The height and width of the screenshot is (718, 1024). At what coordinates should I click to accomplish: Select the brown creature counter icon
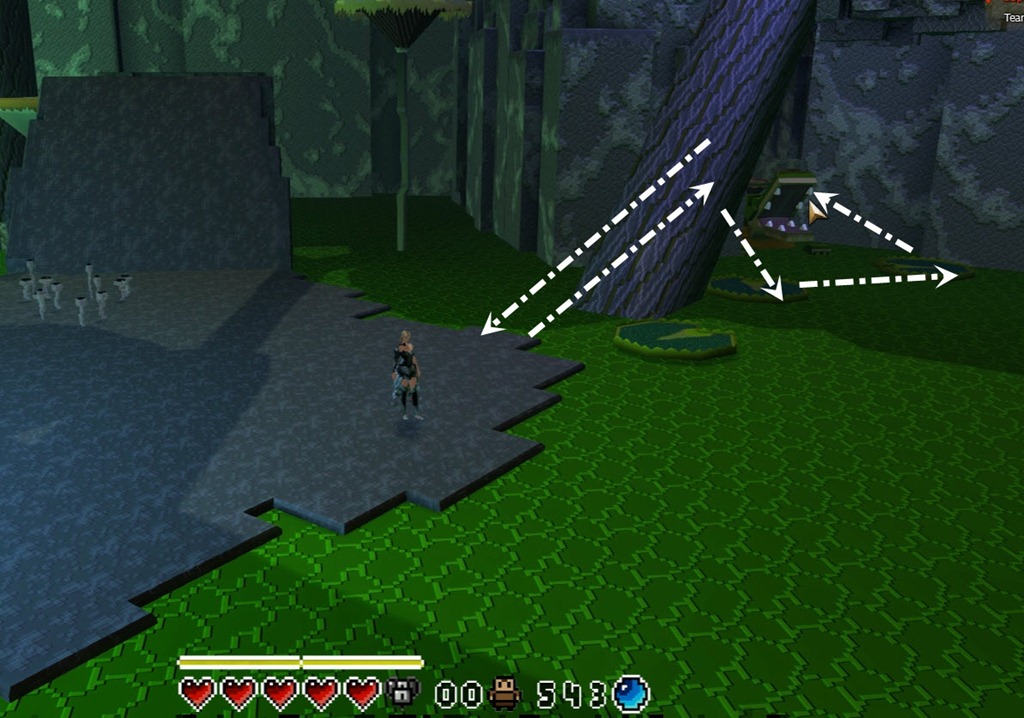point(506,693)
